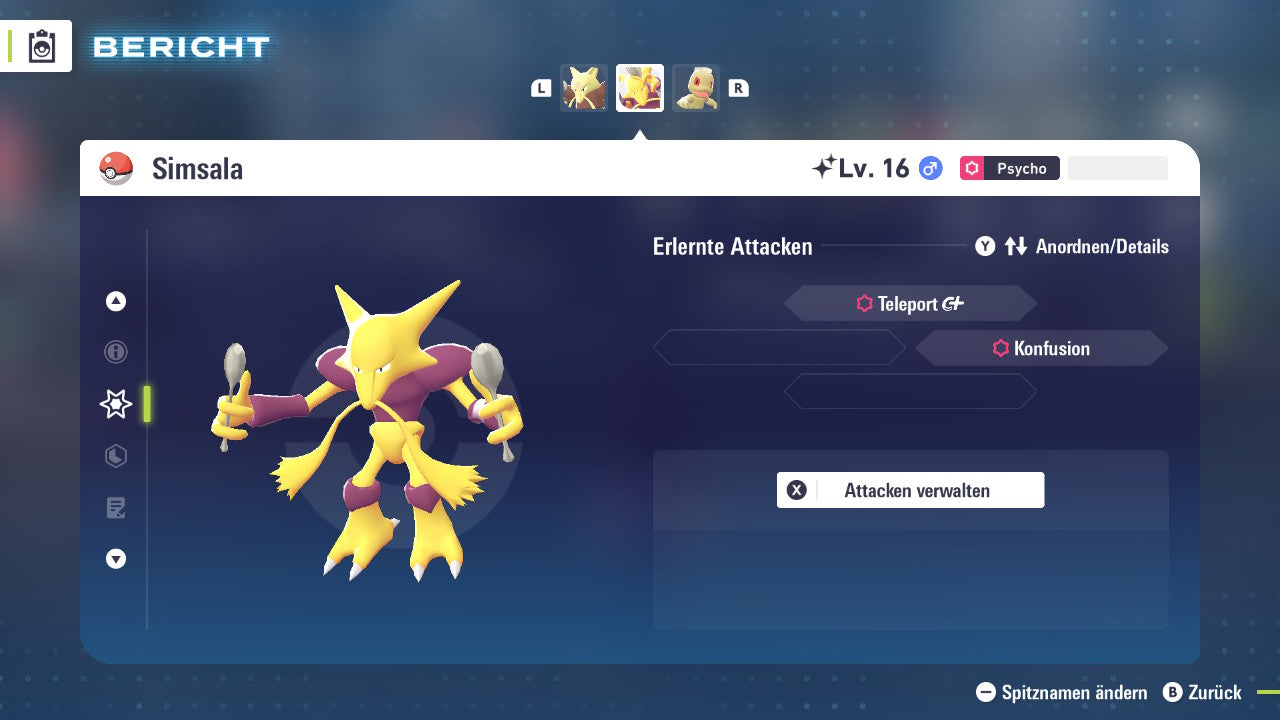
Task: Click the Bericht clipboard icon top left
Action: tap(41, 46)
